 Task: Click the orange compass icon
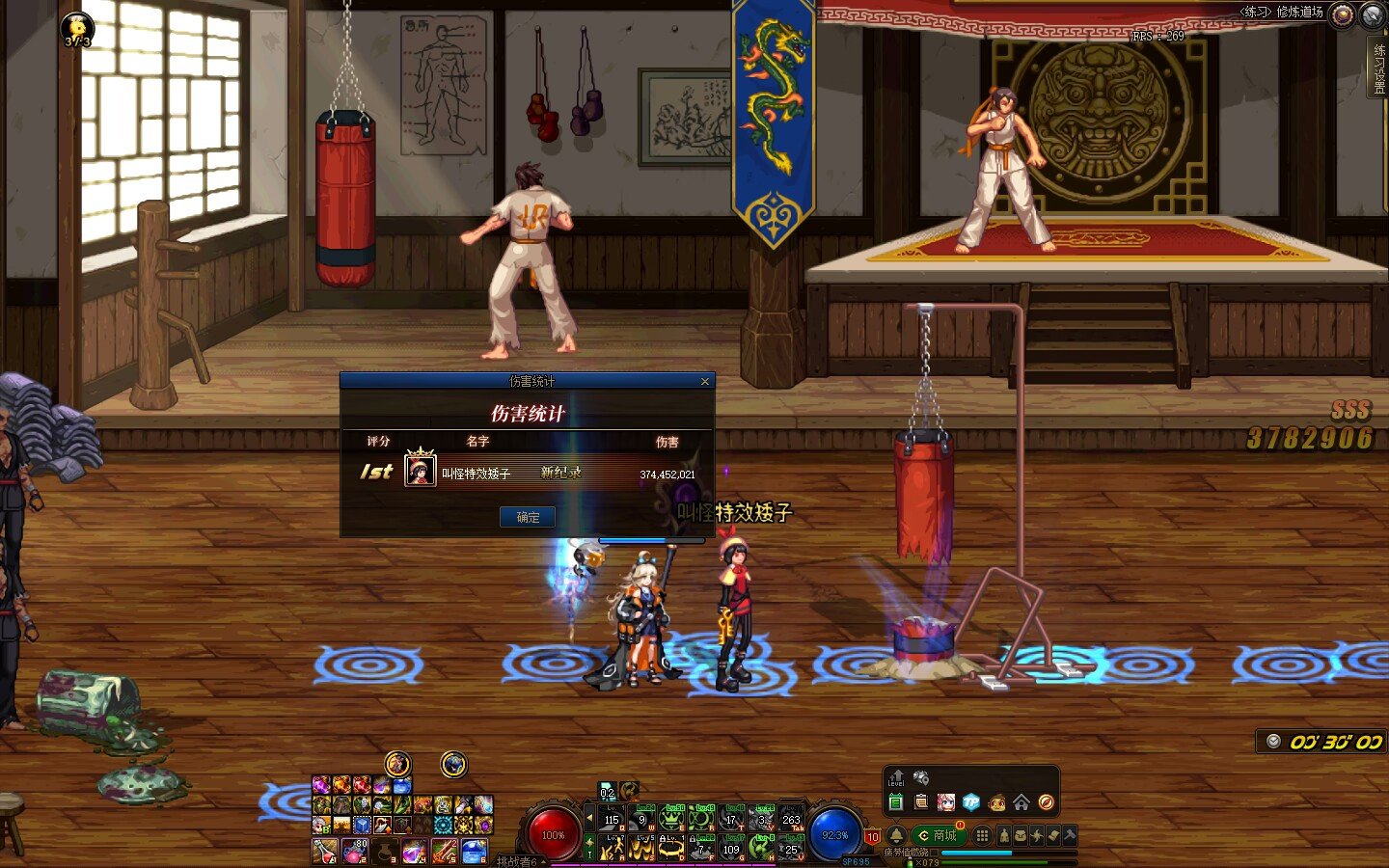[1046, 802]
